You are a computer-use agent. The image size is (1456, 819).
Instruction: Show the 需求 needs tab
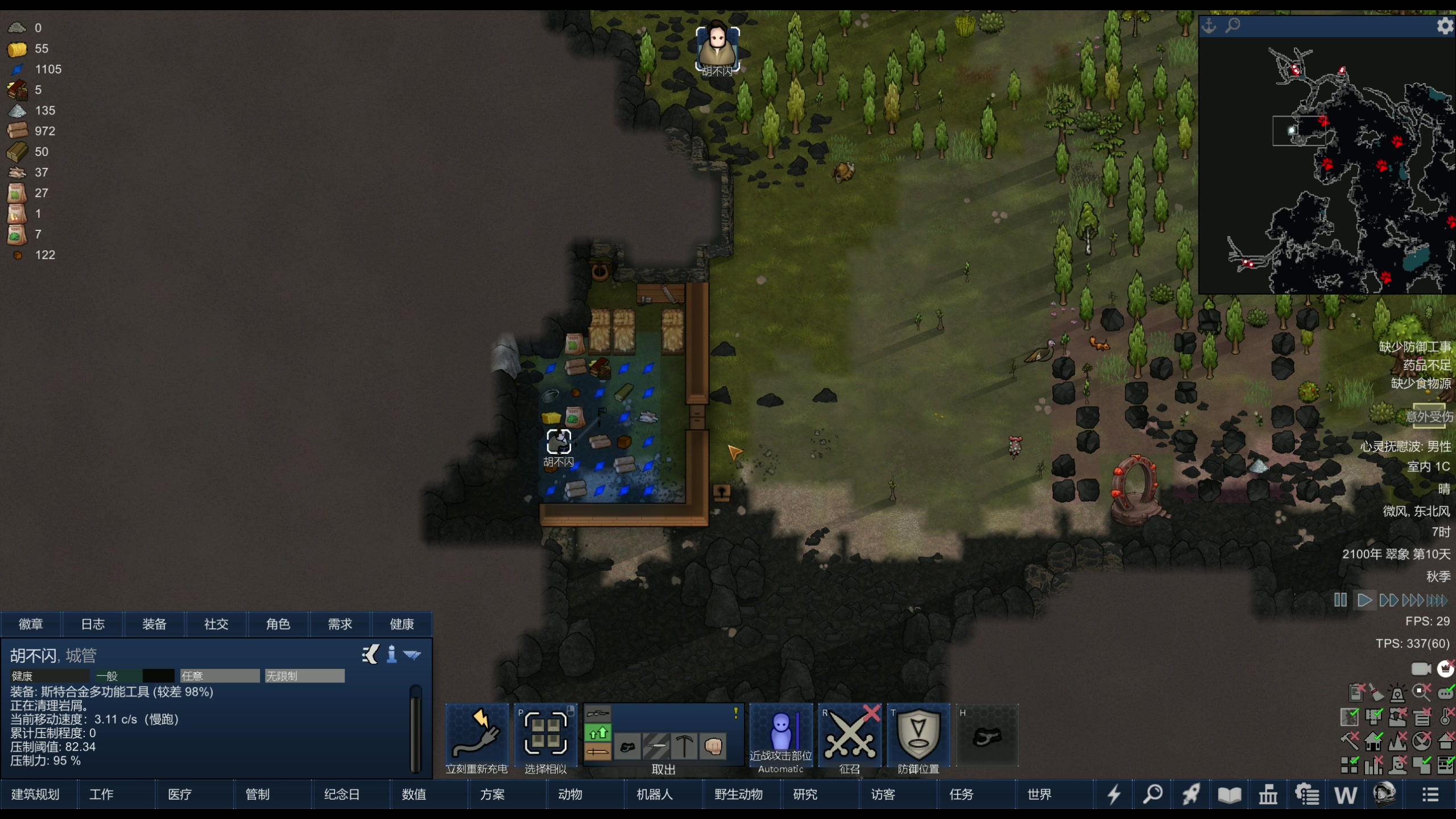340,624
